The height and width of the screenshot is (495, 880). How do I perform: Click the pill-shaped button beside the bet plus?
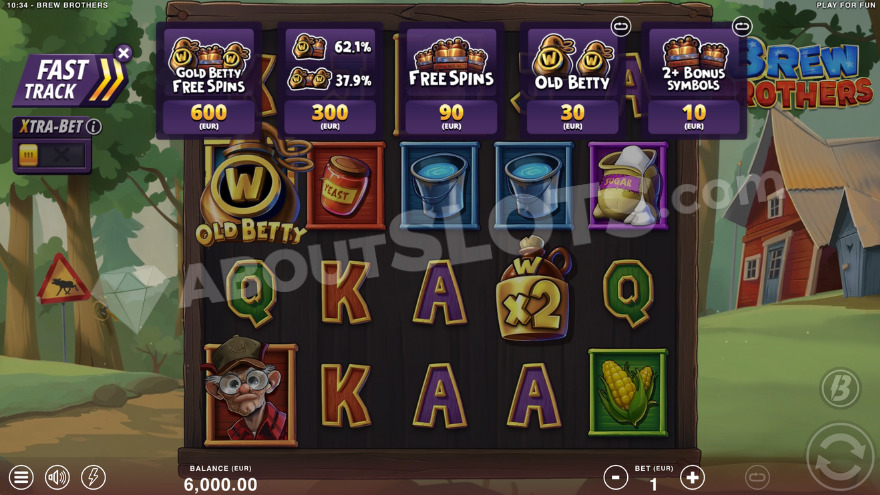(757, 477)
